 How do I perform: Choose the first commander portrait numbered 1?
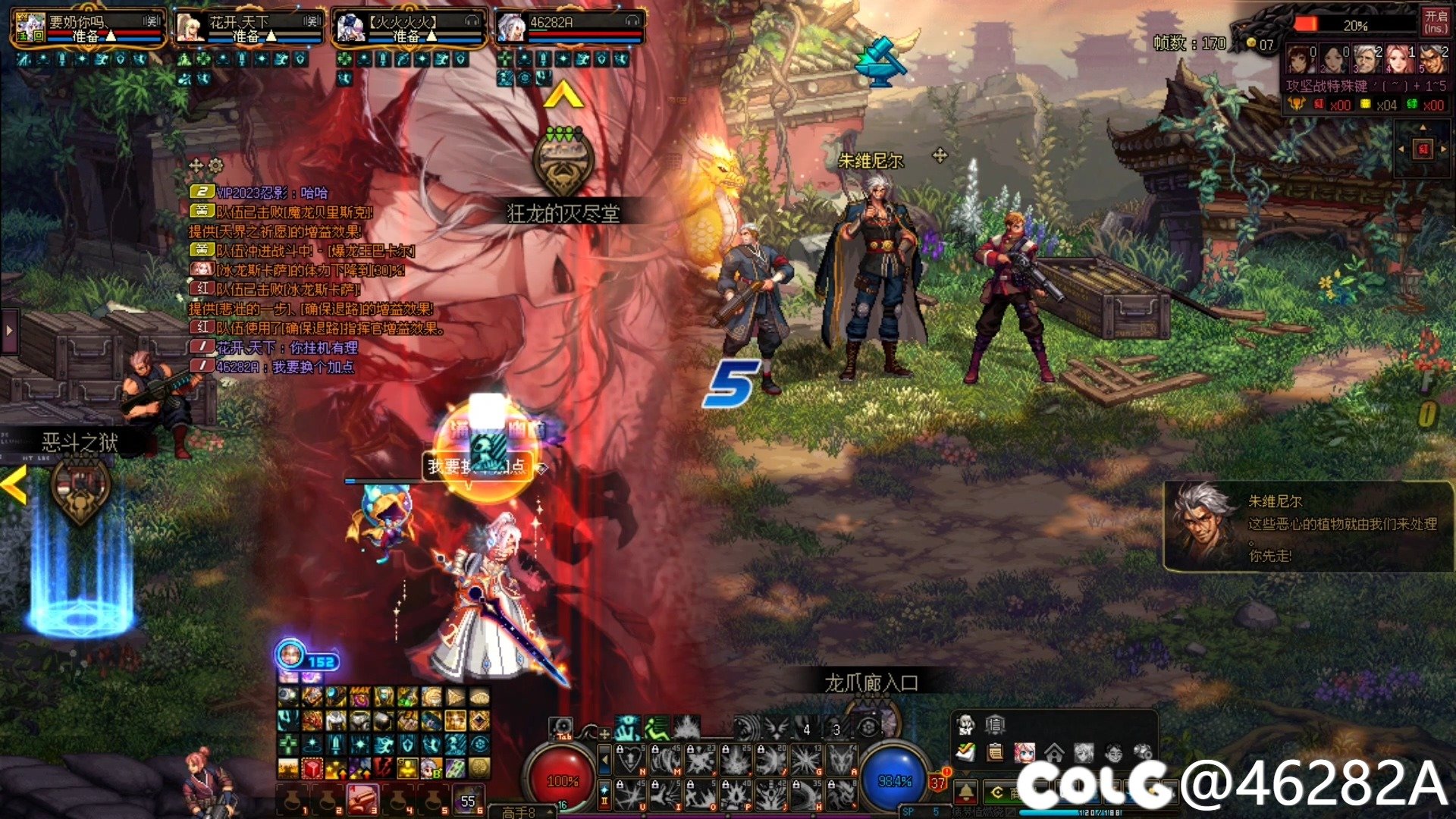tap(1300, 58)
